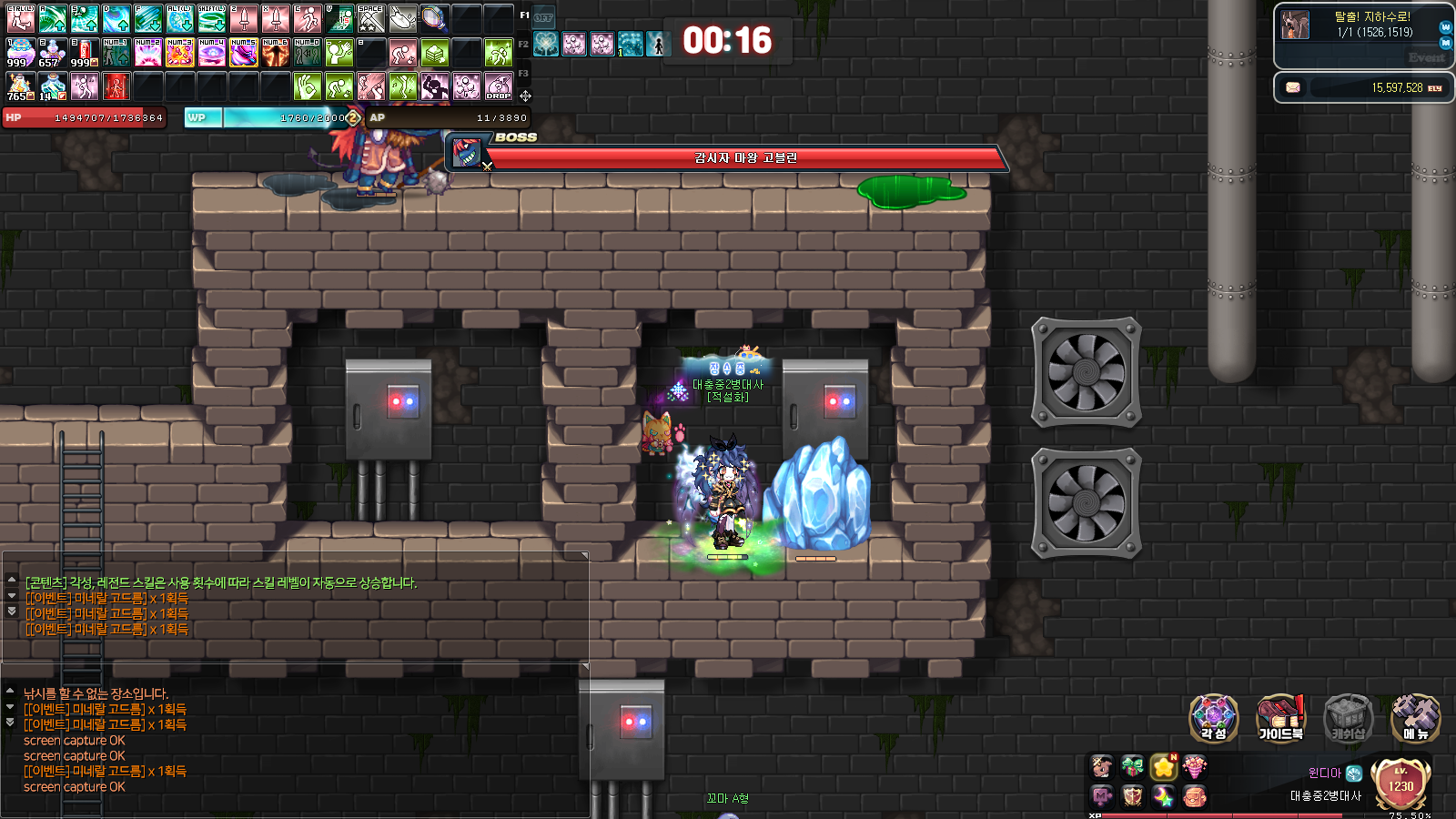Click the M magnifier minimap button
Screen dimensions: 1456x819
pyautogui.click(x=1446, y=43)
